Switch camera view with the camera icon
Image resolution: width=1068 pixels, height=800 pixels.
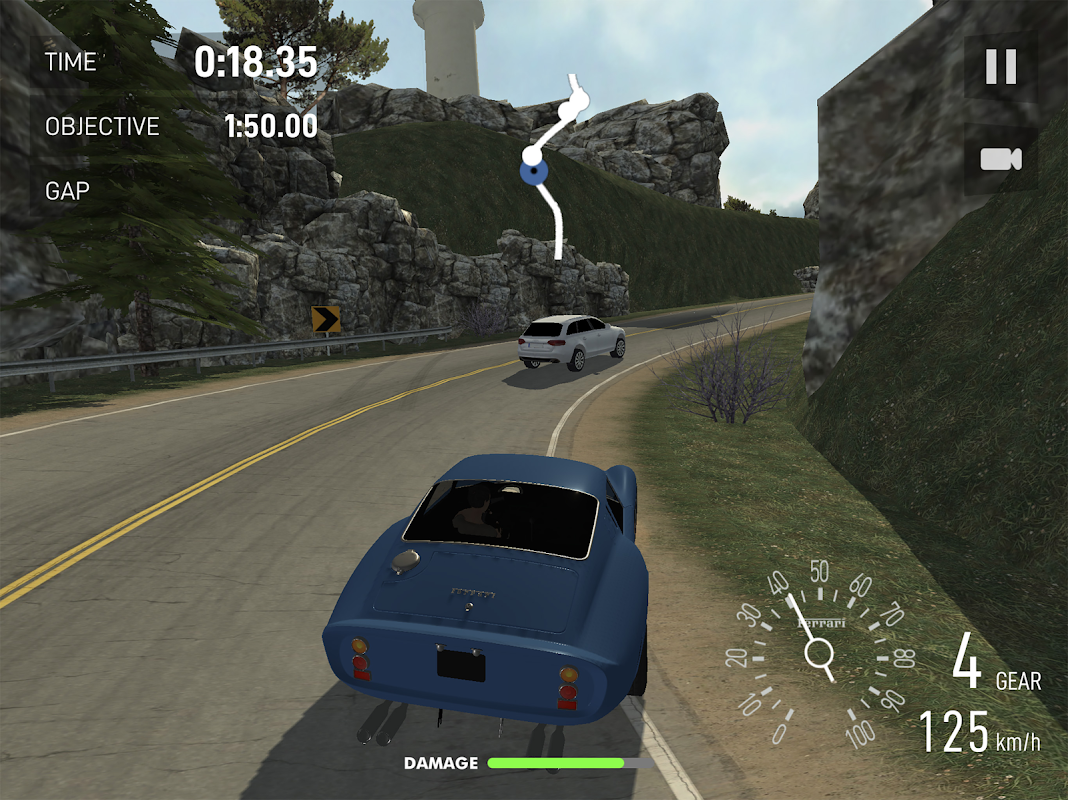[1000, 159]
